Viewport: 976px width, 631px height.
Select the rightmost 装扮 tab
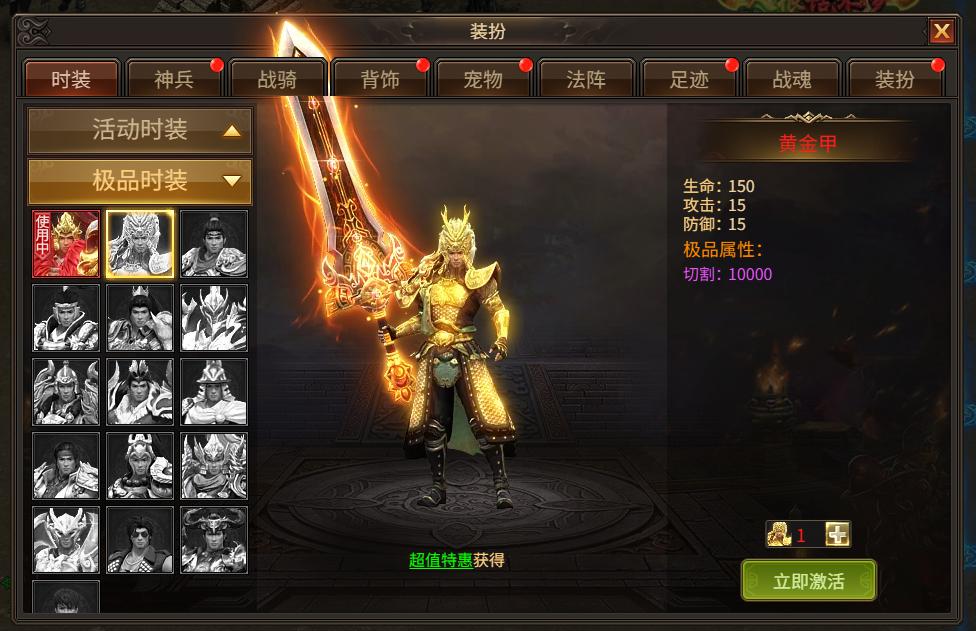(x=895, y=79)
